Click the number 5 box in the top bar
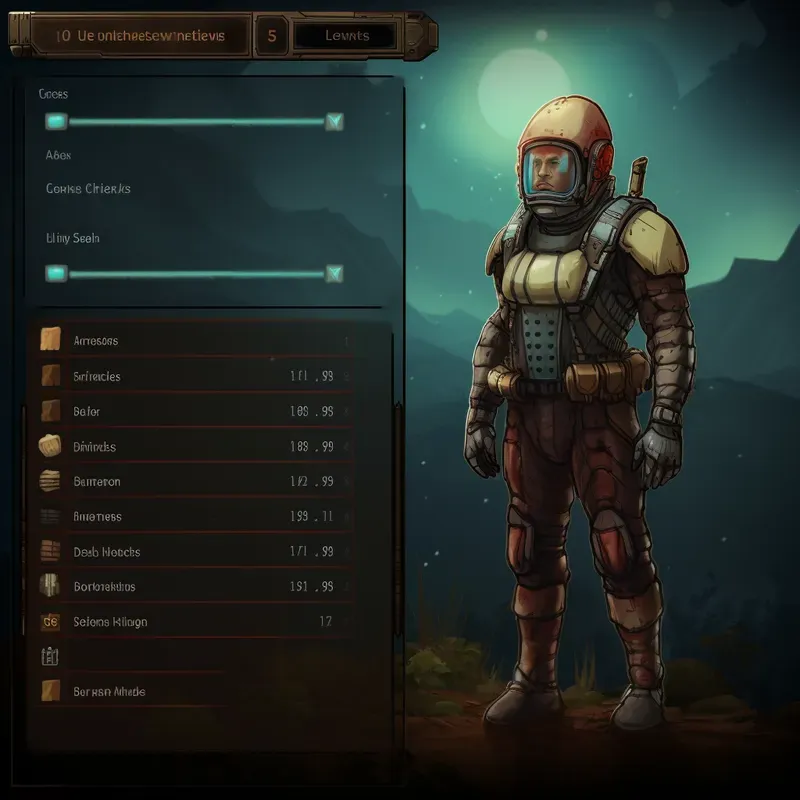The height and width of the screenshot is (800, 800). [x=271, y=36]
